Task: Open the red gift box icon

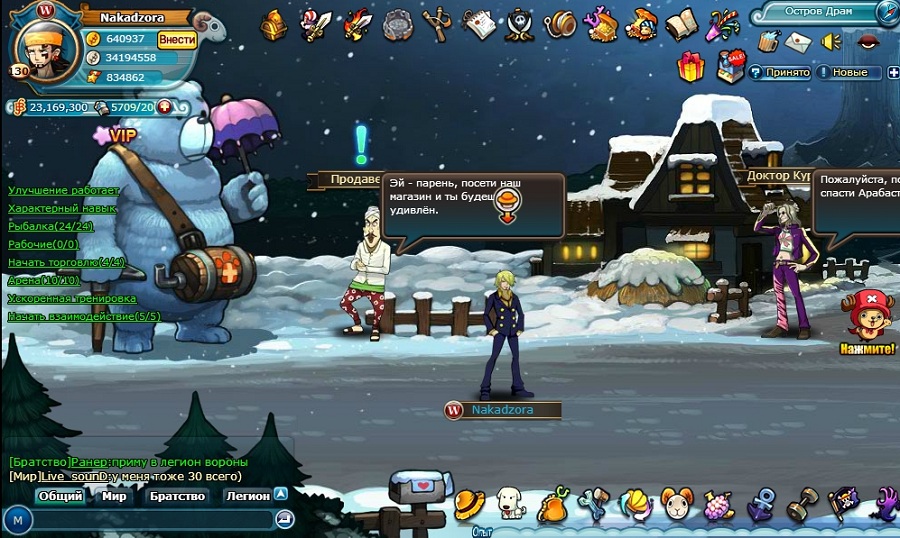Action: point(691,67)
